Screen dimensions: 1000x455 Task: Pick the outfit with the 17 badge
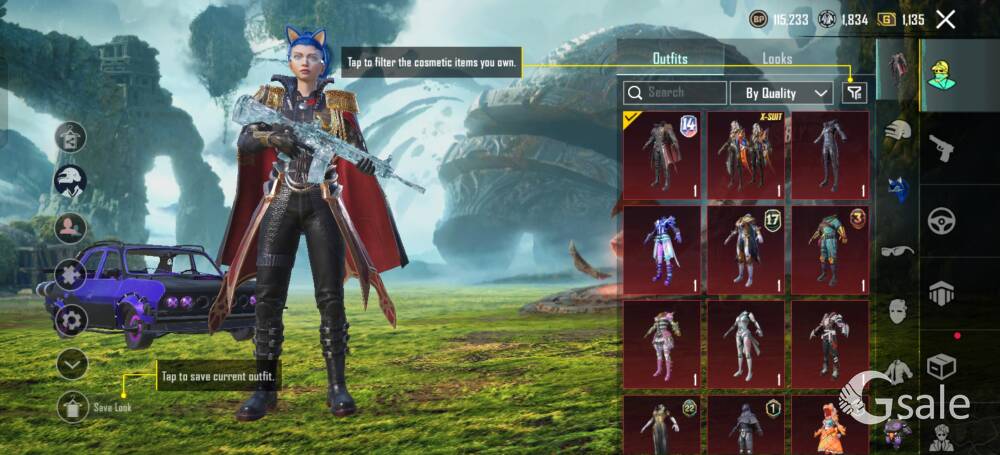click(746, 246)
